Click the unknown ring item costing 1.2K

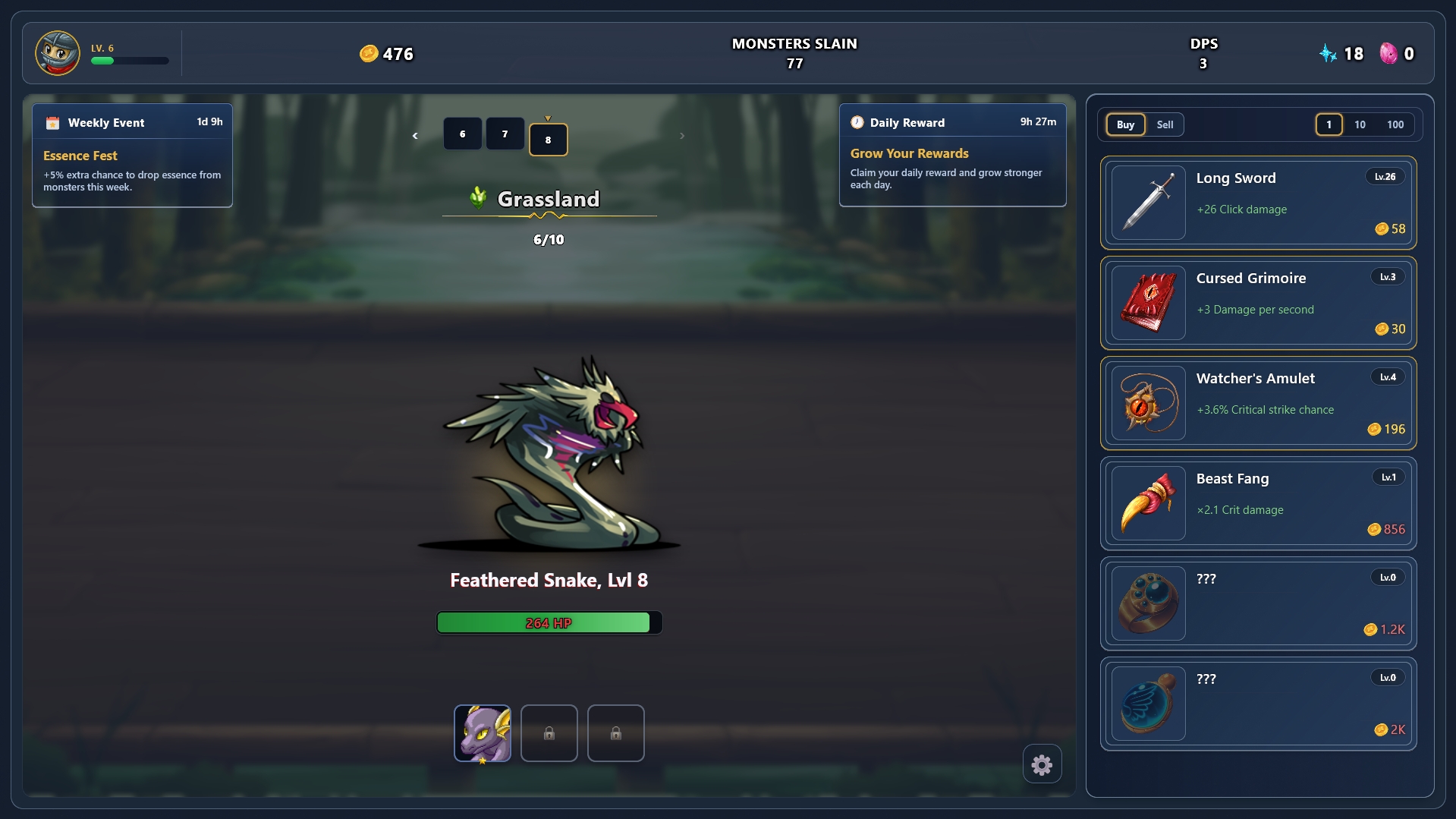[x=1258, y=603]
